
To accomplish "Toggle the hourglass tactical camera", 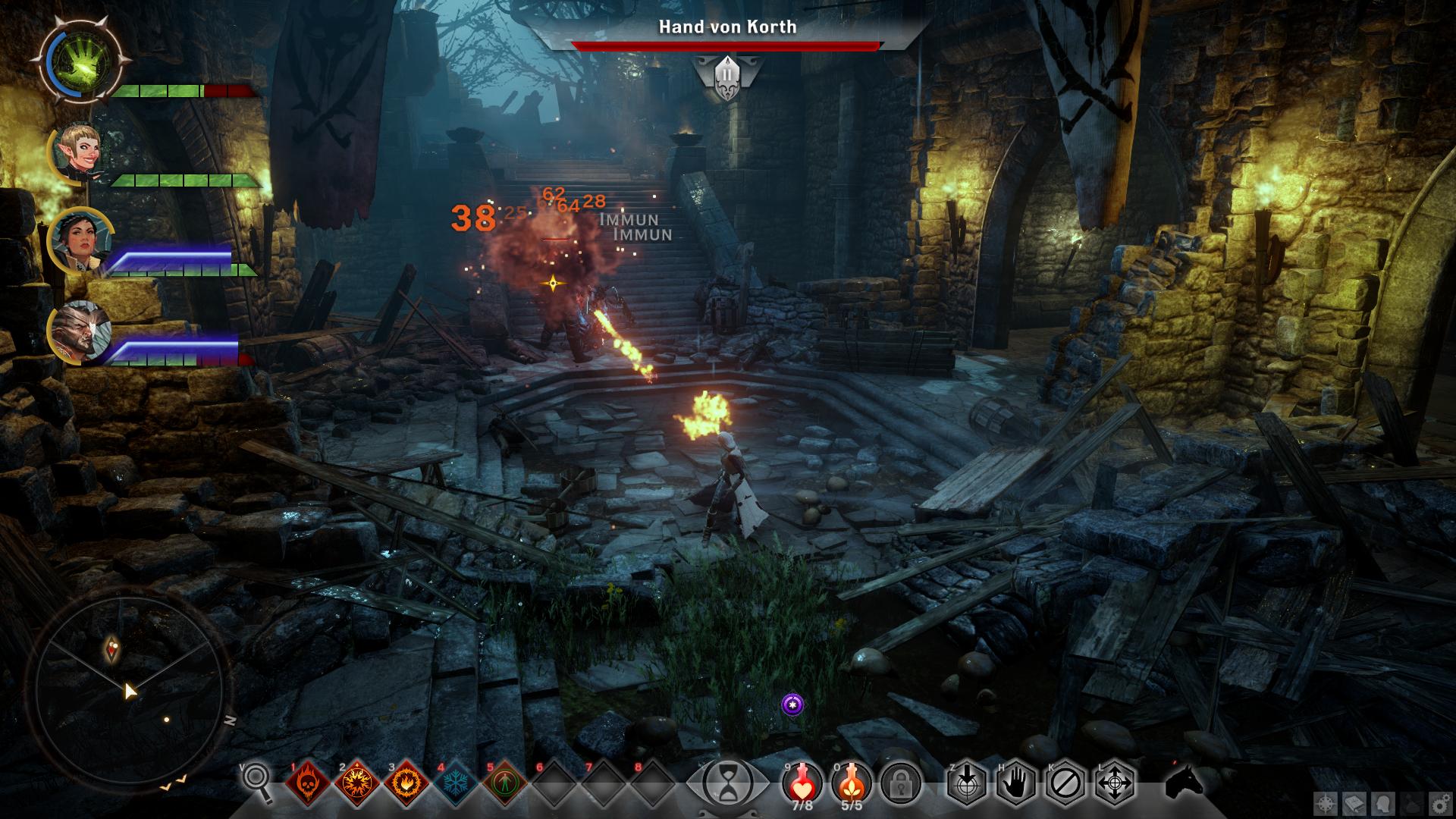I will [x=728, y=781].
